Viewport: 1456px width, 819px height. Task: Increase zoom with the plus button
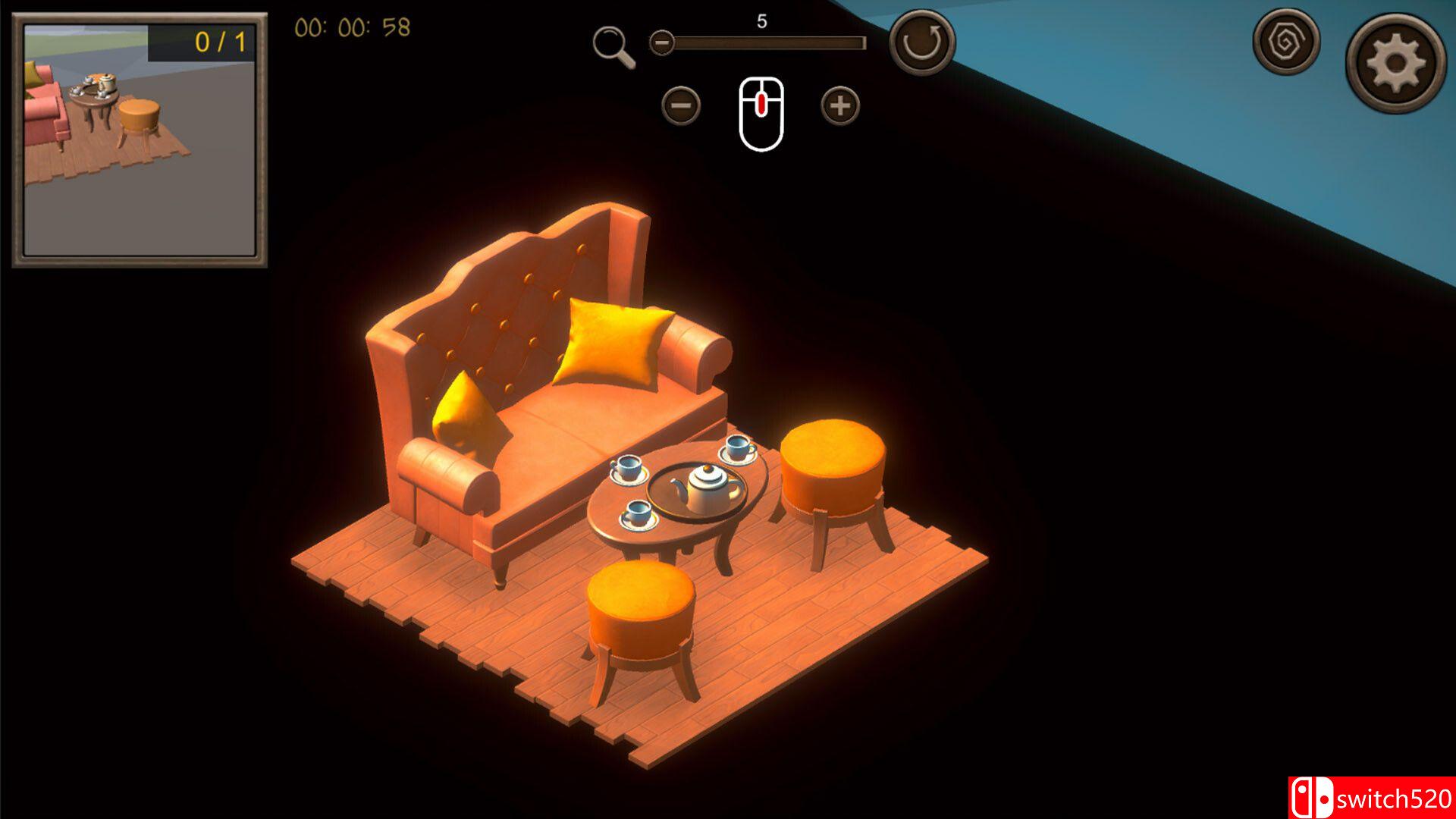[x=840, y=105]
